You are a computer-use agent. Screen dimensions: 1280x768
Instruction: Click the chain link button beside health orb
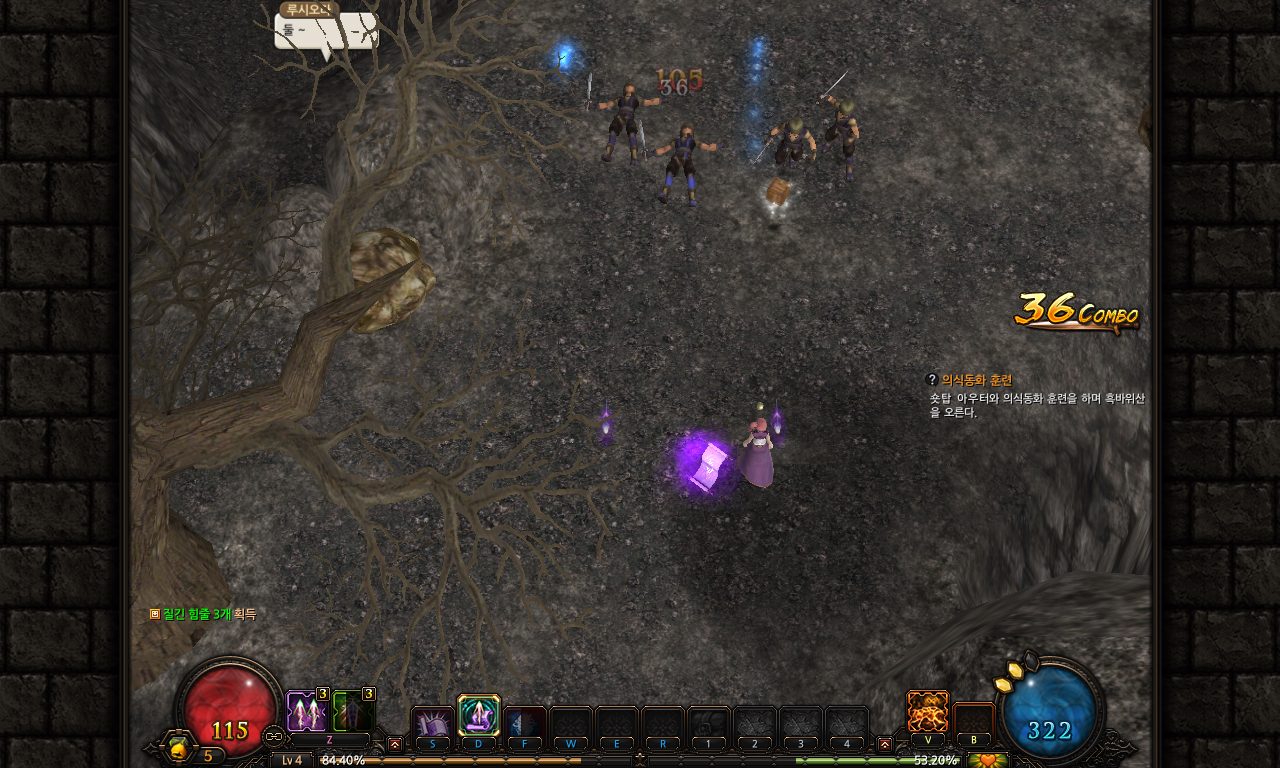pos(273,737)
